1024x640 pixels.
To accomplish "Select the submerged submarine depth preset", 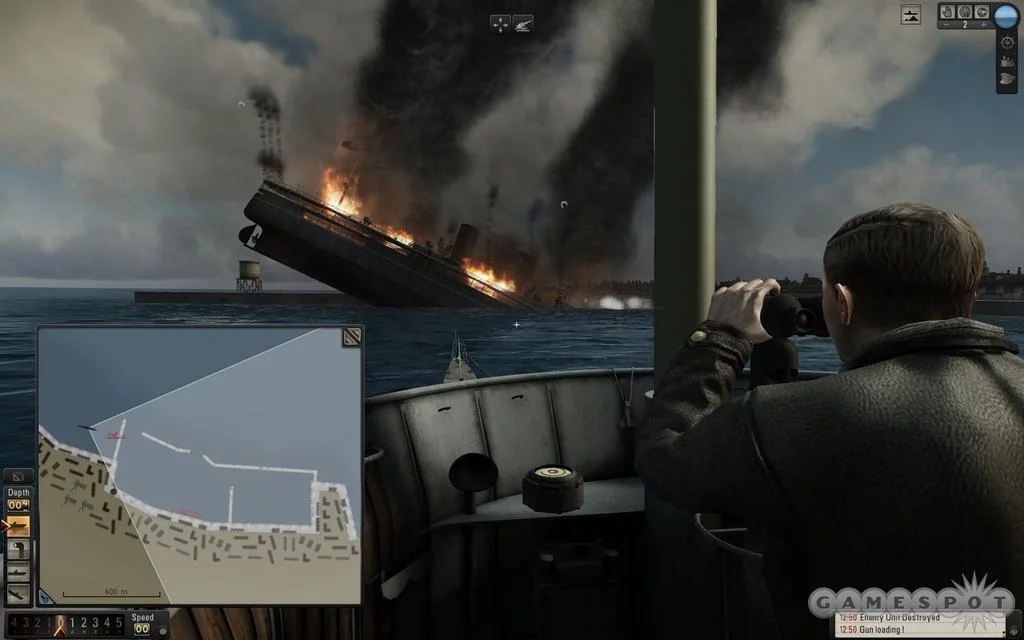I will (19, 571).
